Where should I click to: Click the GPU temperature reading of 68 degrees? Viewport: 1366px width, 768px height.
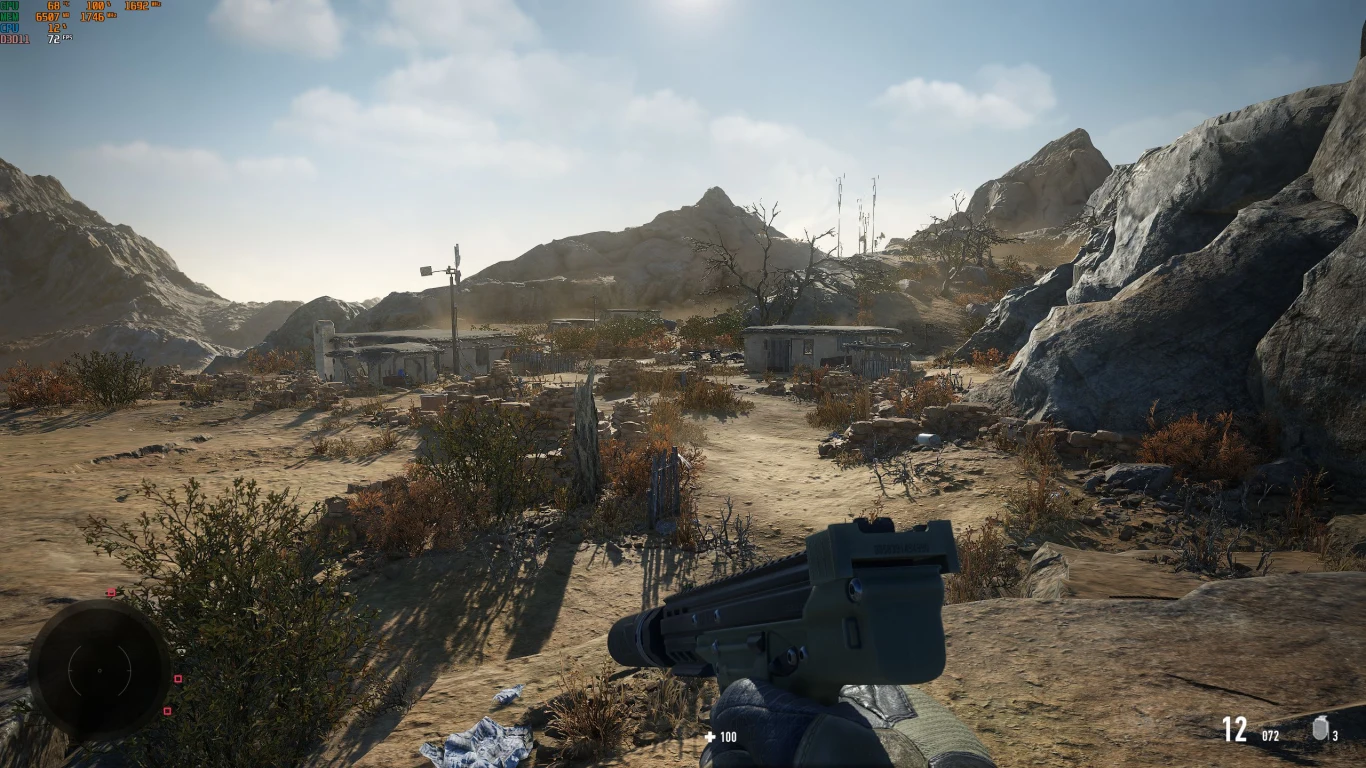click(53, 5)
